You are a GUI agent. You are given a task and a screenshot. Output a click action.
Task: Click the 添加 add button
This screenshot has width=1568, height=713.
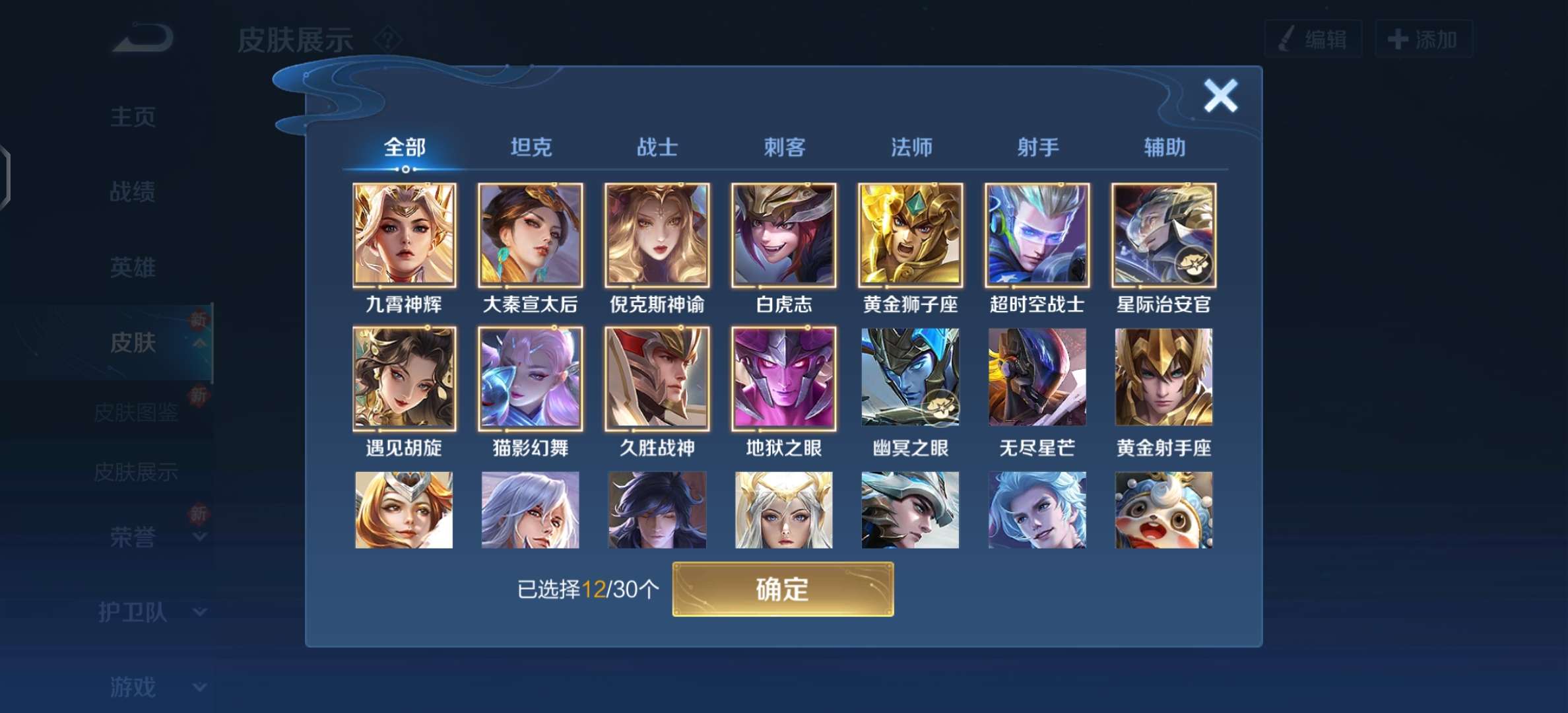1424,38
